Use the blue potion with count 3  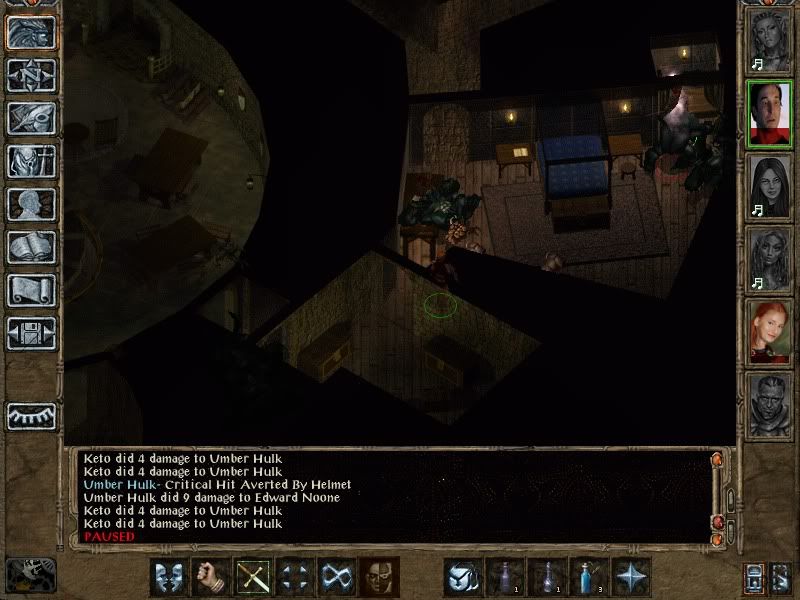pyautogui.click(x=590, y=577)
